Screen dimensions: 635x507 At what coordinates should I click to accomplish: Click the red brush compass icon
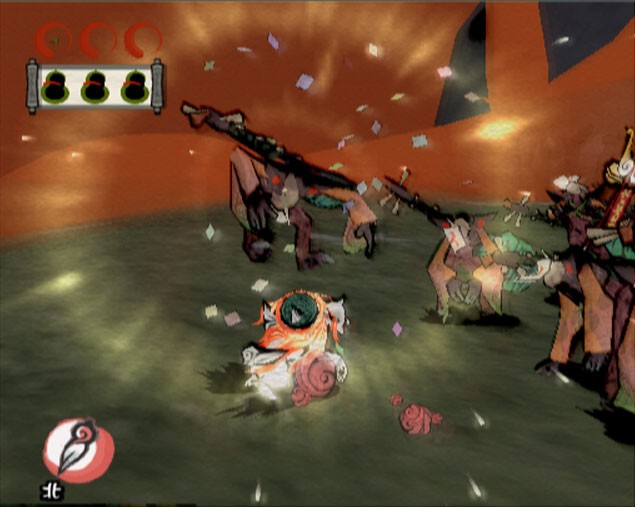coord(78,451)
